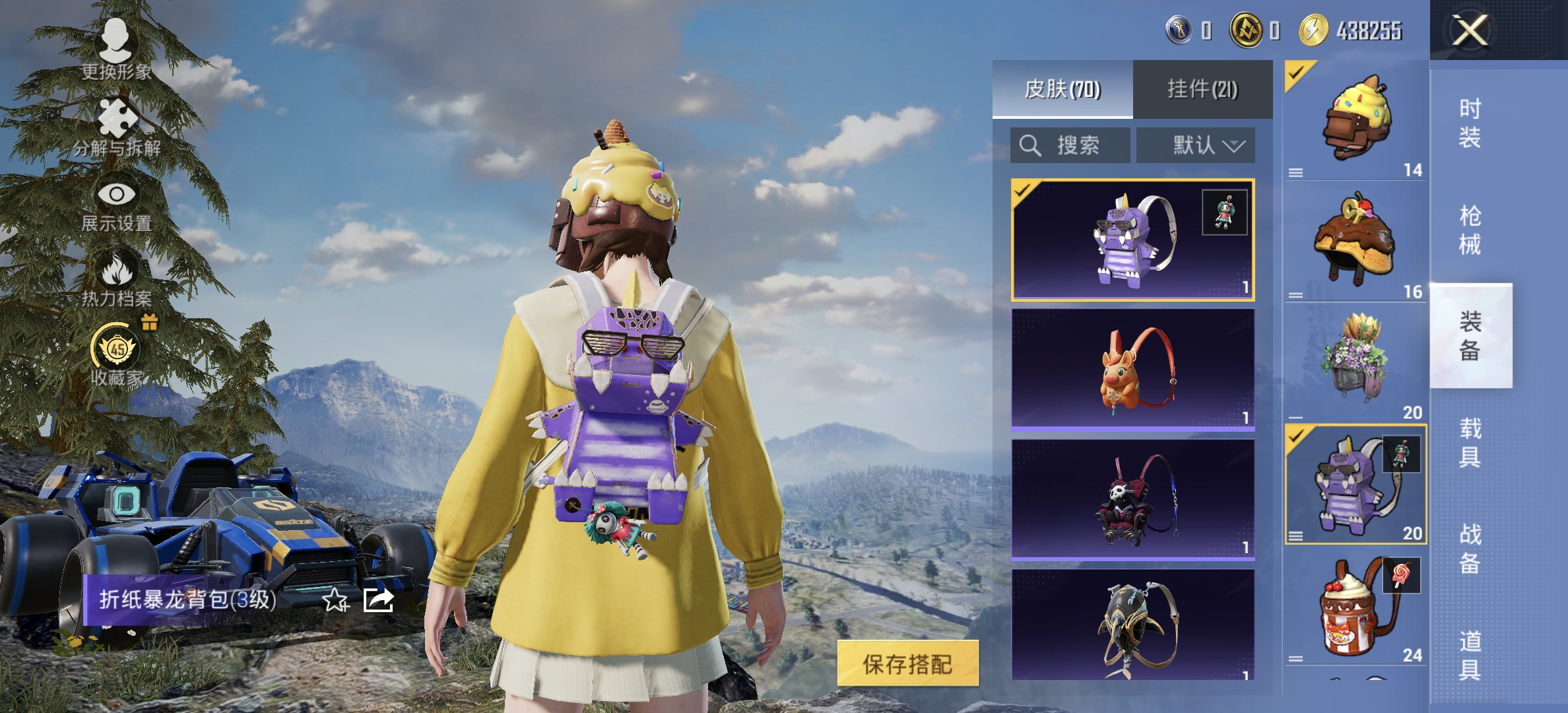The height and width of the screenshot is (713, 1568).
Task: Select the 分解与拆解 dismantle icon
Action: click(x=117, y=119)
